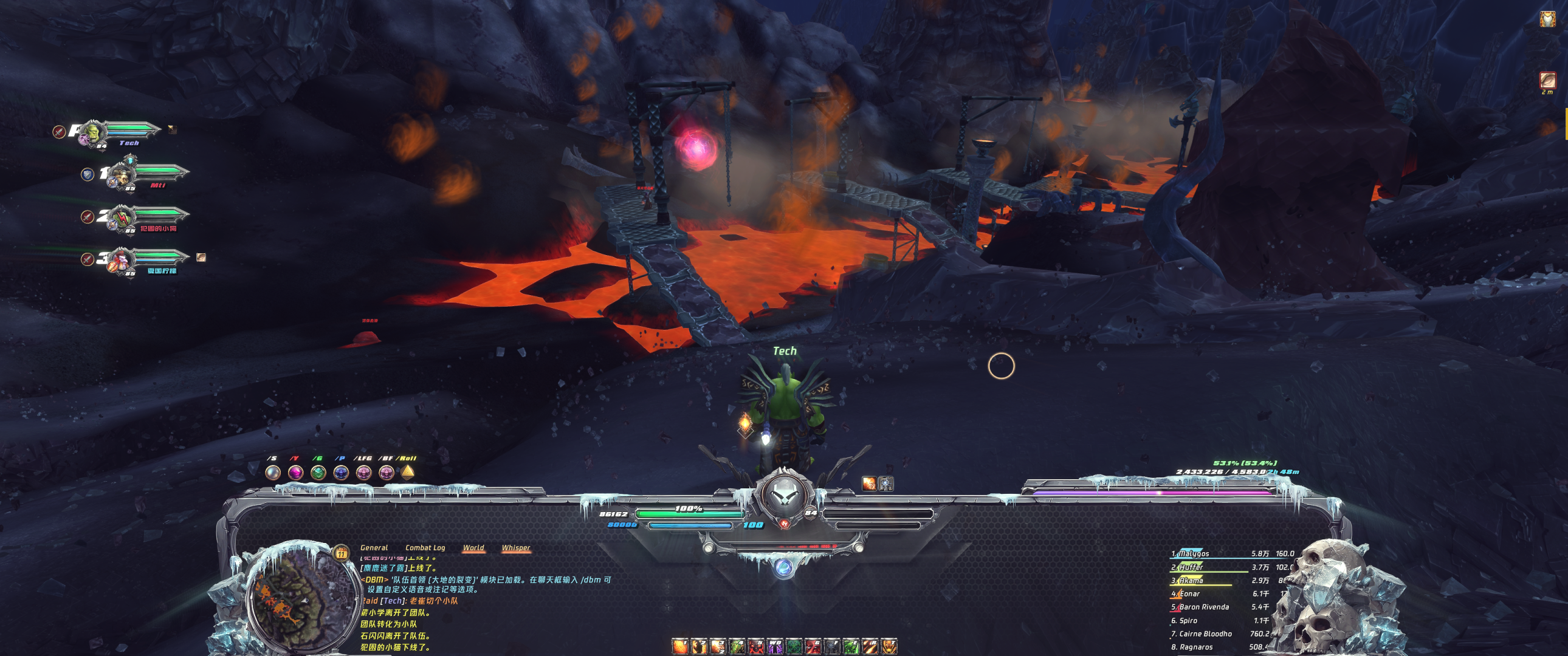1568x656 pixels.
Task: Select the /G guild channel orb
Action: 318,472
